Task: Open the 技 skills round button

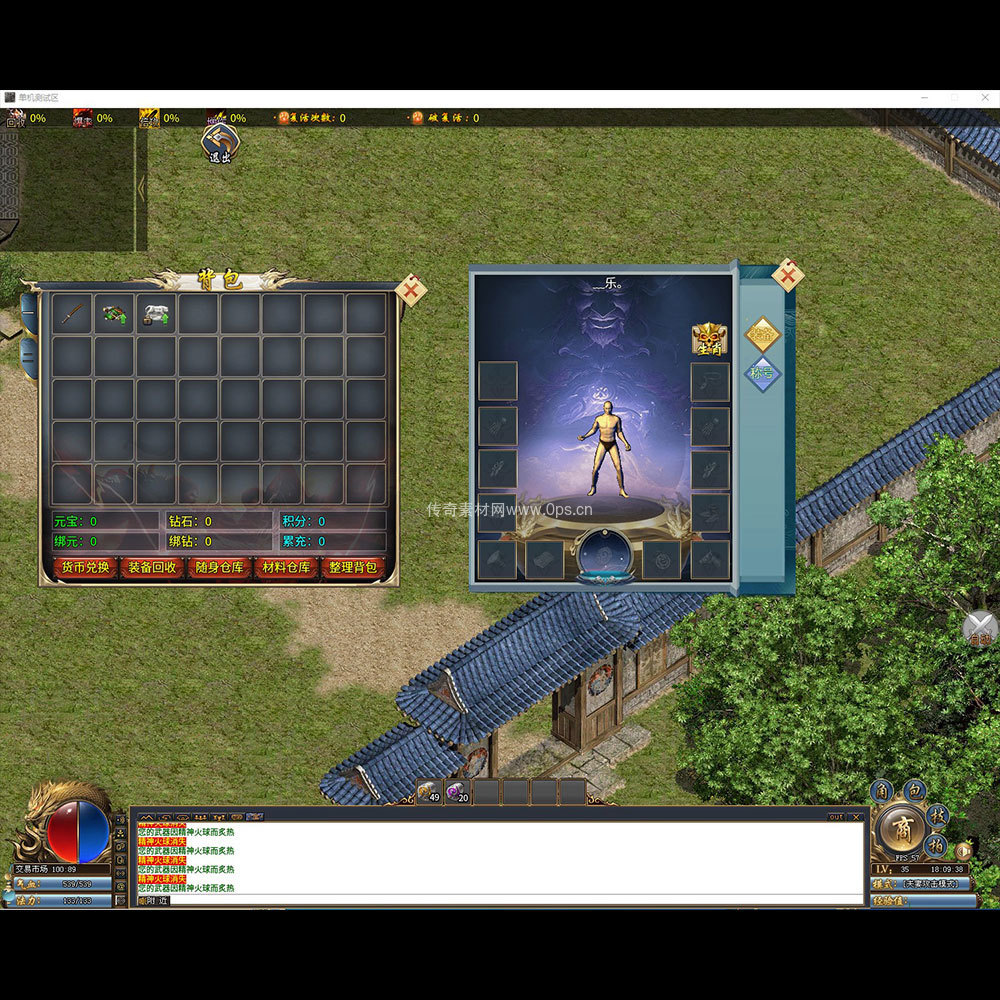Action: click(x=937, y=814)
